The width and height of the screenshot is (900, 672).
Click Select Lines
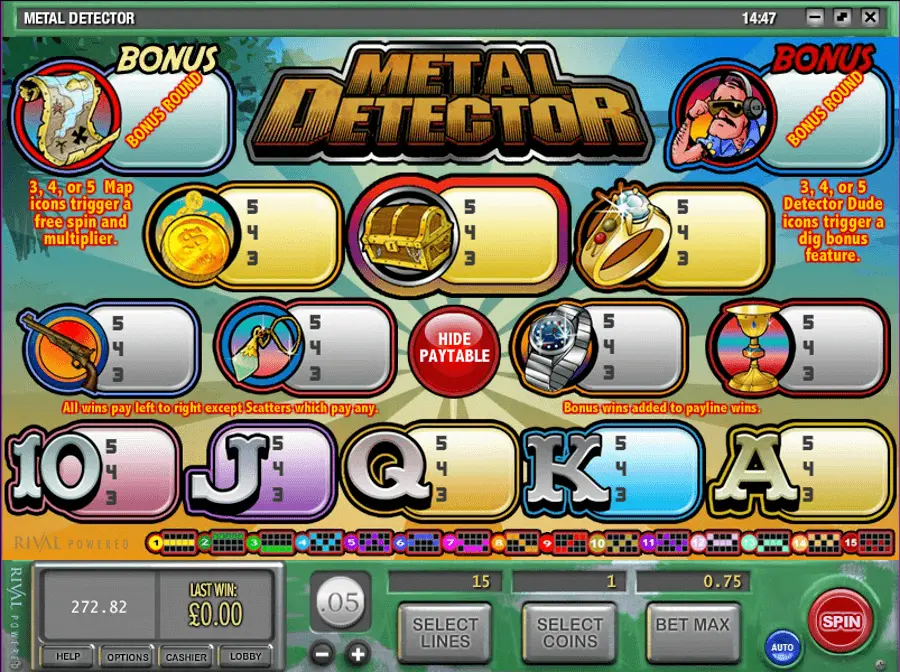point(445,632)
